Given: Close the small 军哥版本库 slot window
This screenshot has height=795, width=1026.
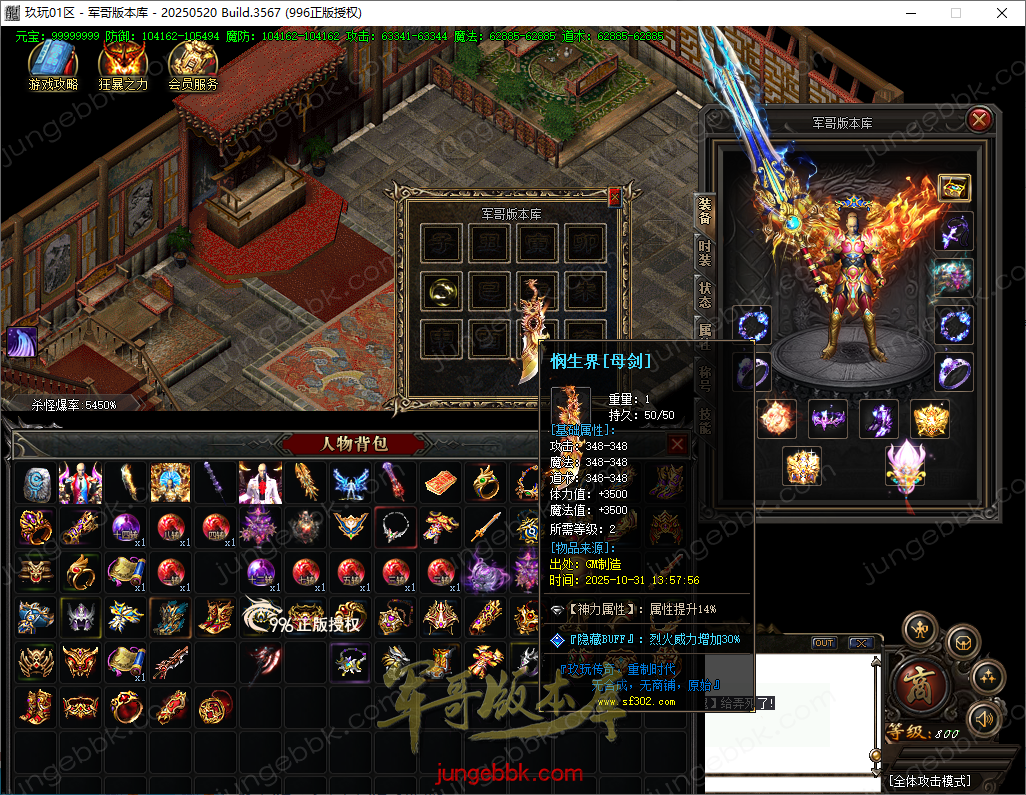Looking at the screenshot, I should (614, 198).
